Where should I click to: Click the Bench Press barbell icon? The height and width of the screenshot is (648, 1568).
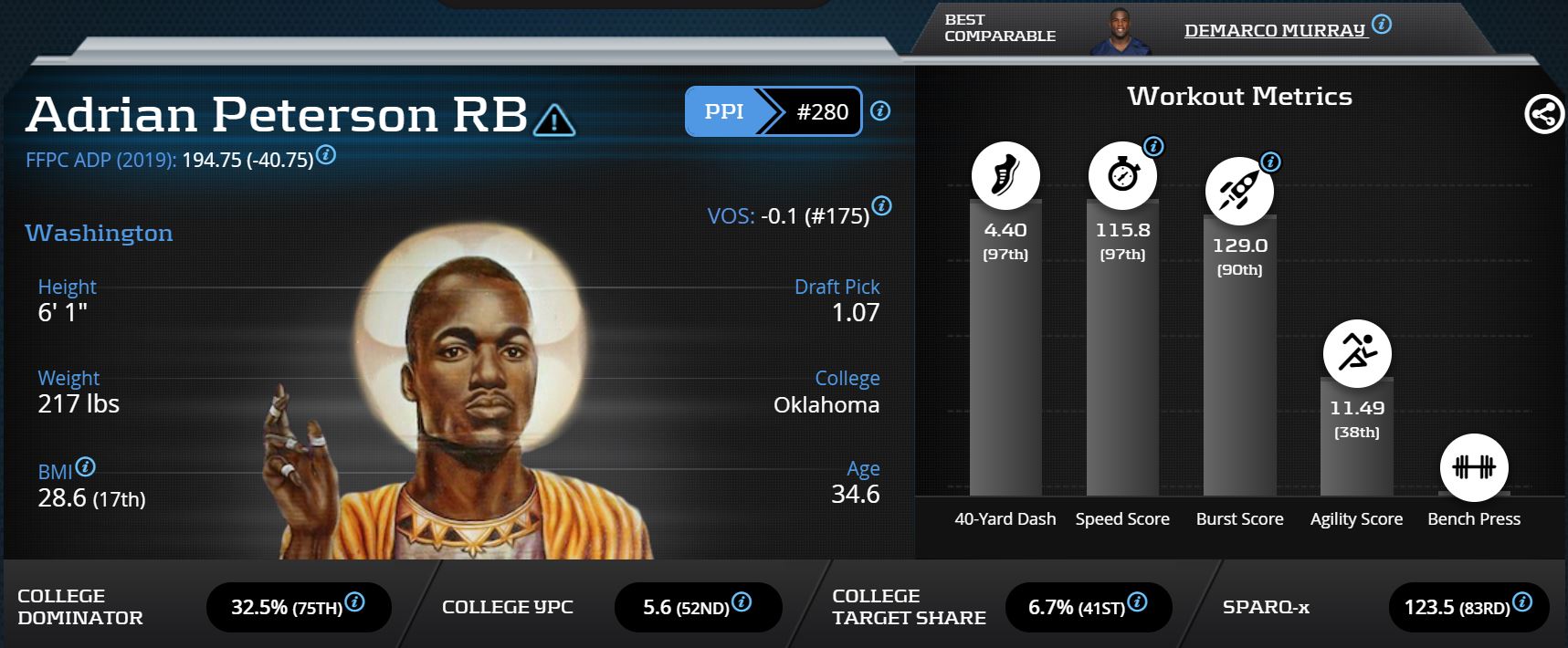tap(1473, 467)
